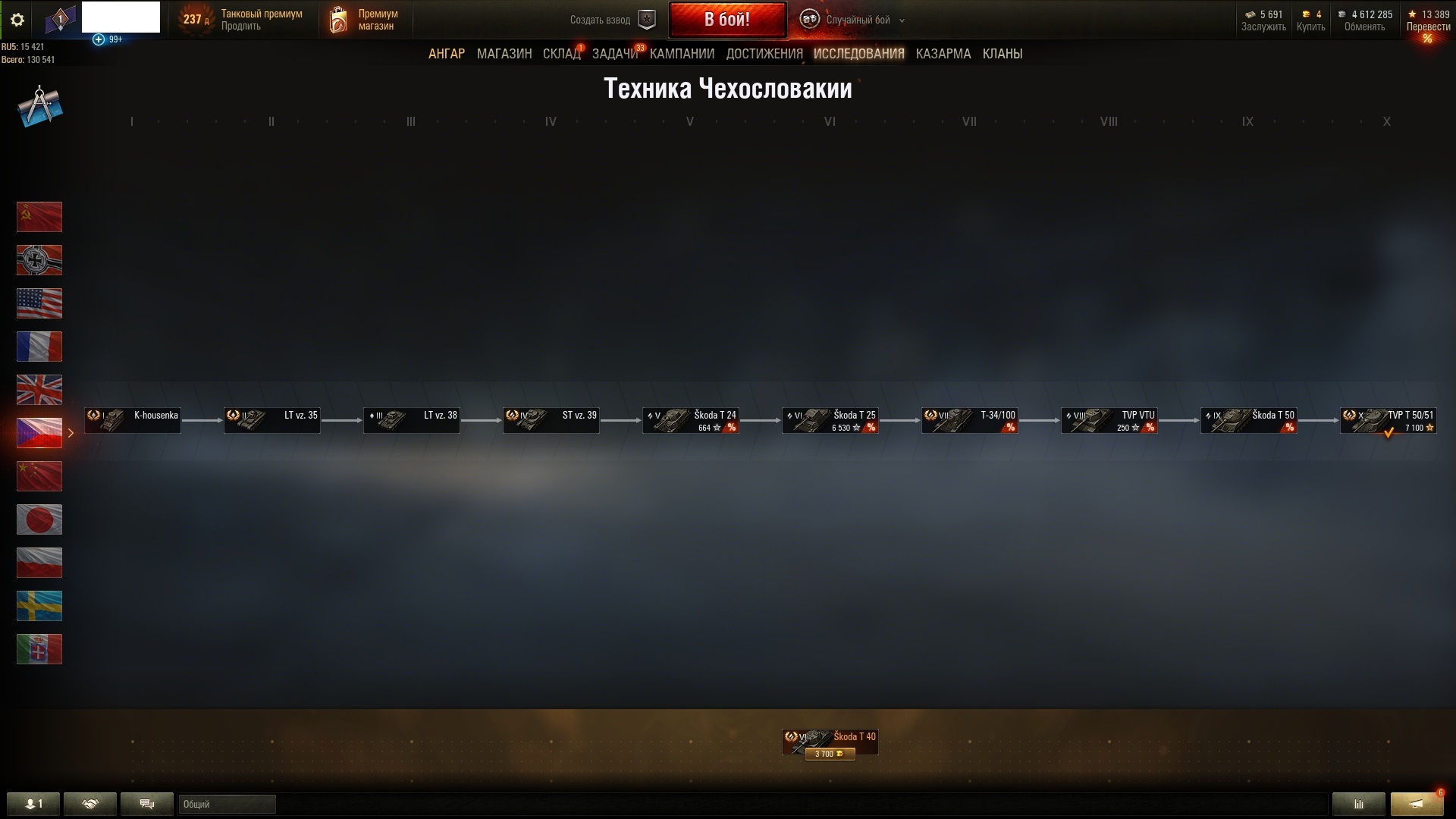Image resolution: width=1456 pixels, height=819 pixels.
Task: Switch to the Germany nation flag
Action: (x=39, y=260)
